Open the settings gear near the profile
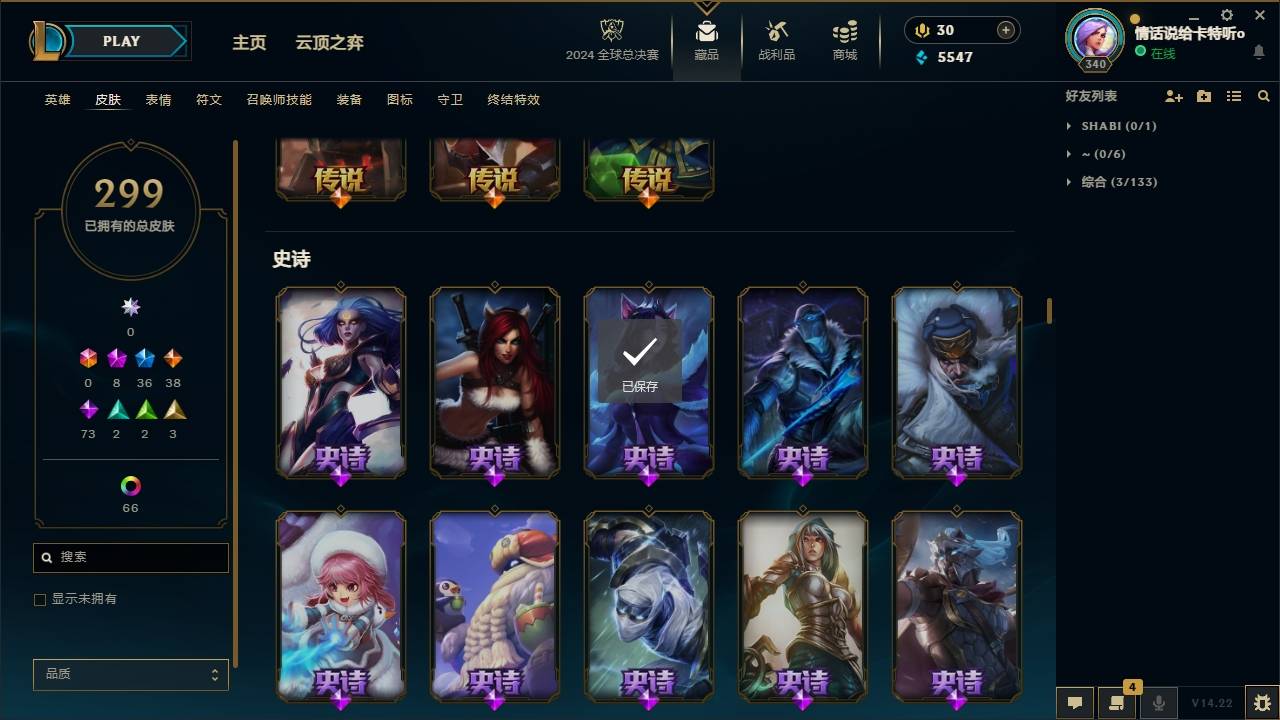Image resolution: width=1280 pixels, height=720 pixels. click(1226, 15)
